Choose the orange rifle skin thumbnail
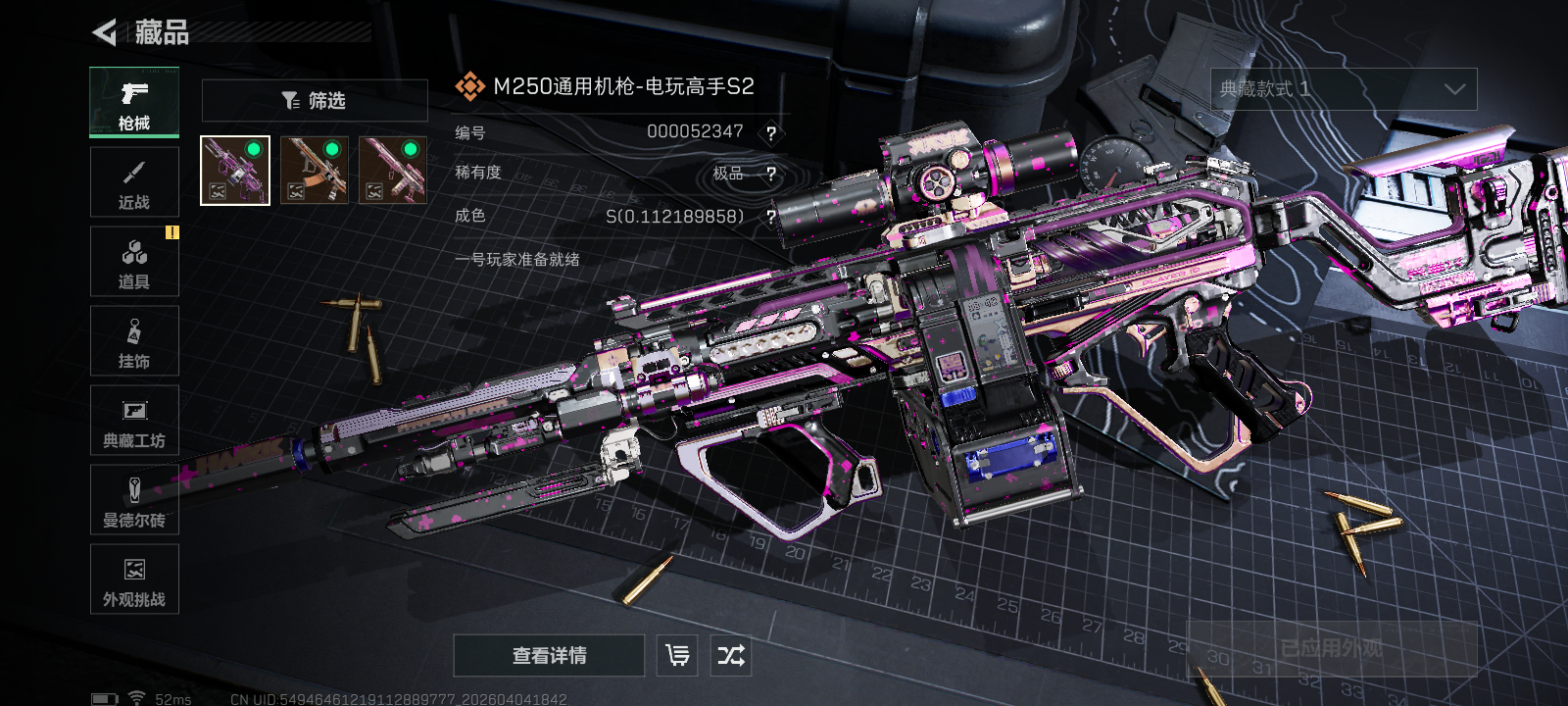 pyautogui.click(x=315, y=171)
